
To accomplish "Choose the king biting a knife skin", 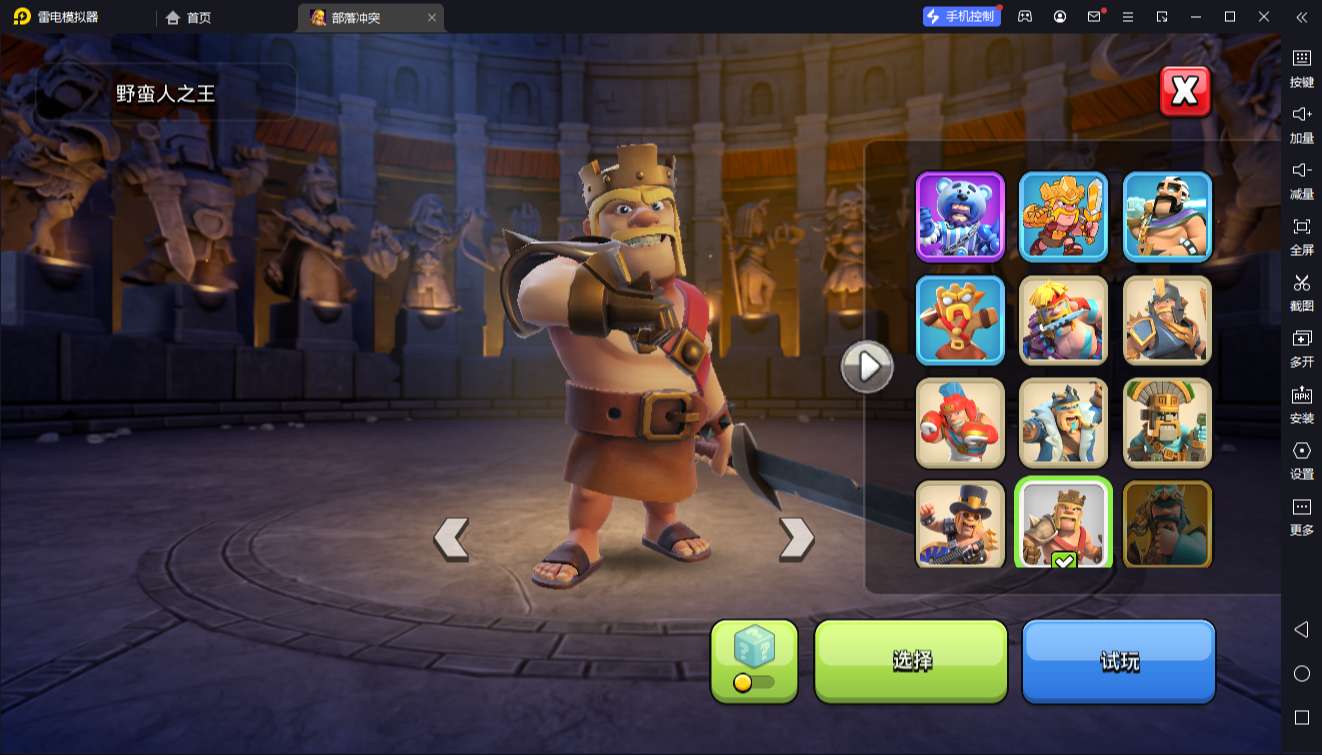I will pos(1063,319).
